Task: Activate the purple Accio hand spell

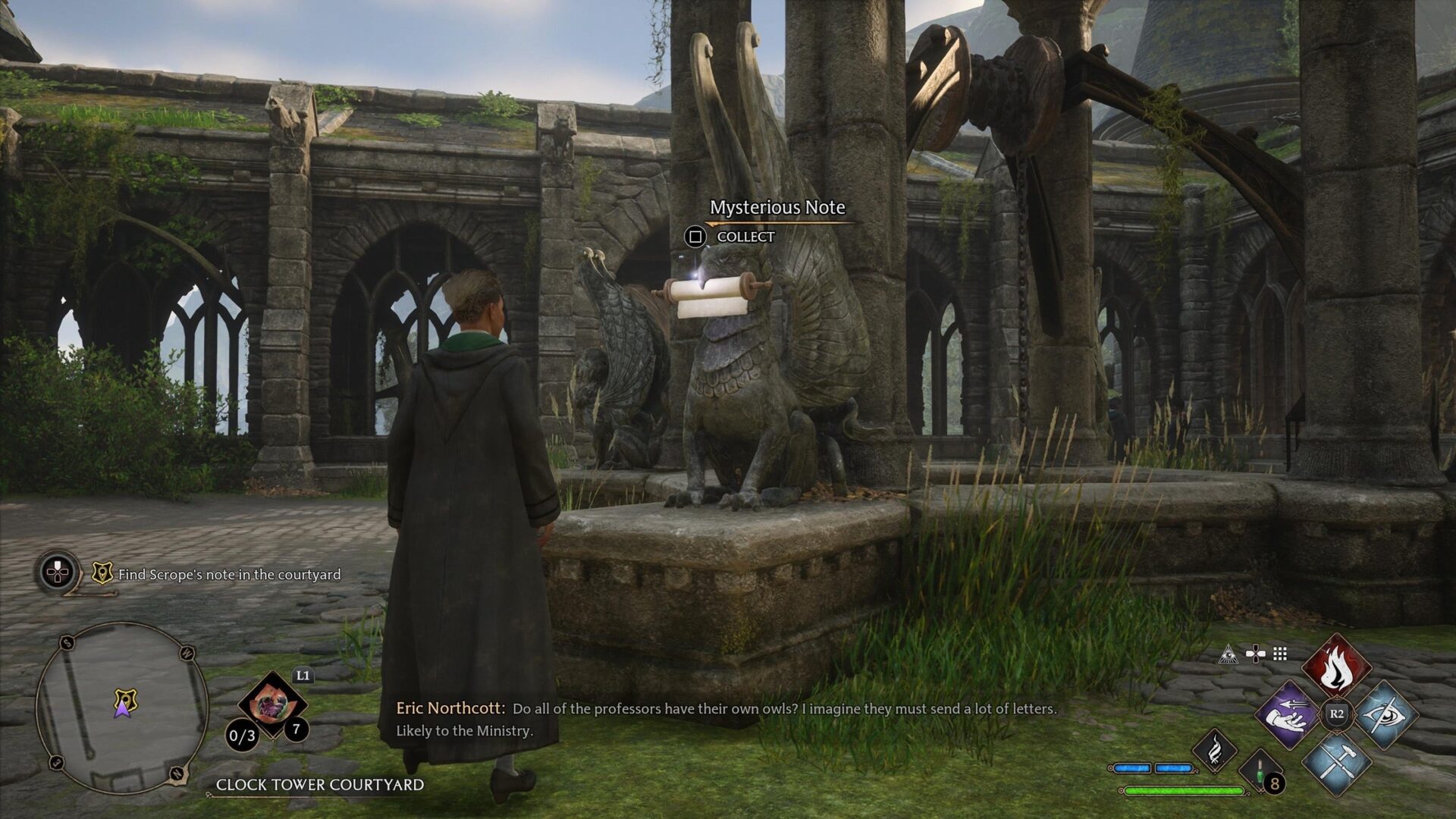Action: click(x=1288, y=714)
